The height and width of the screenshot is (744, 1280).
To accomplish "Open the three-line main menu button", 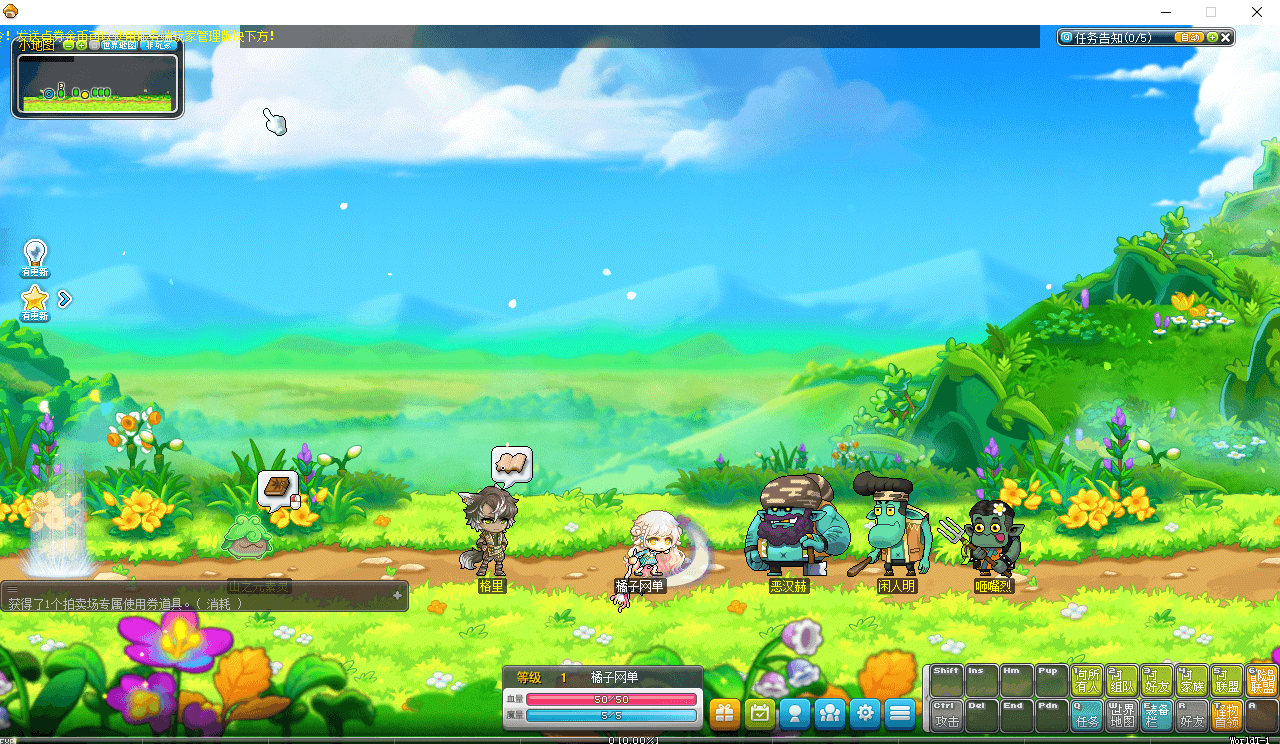I will coord(900,713).
